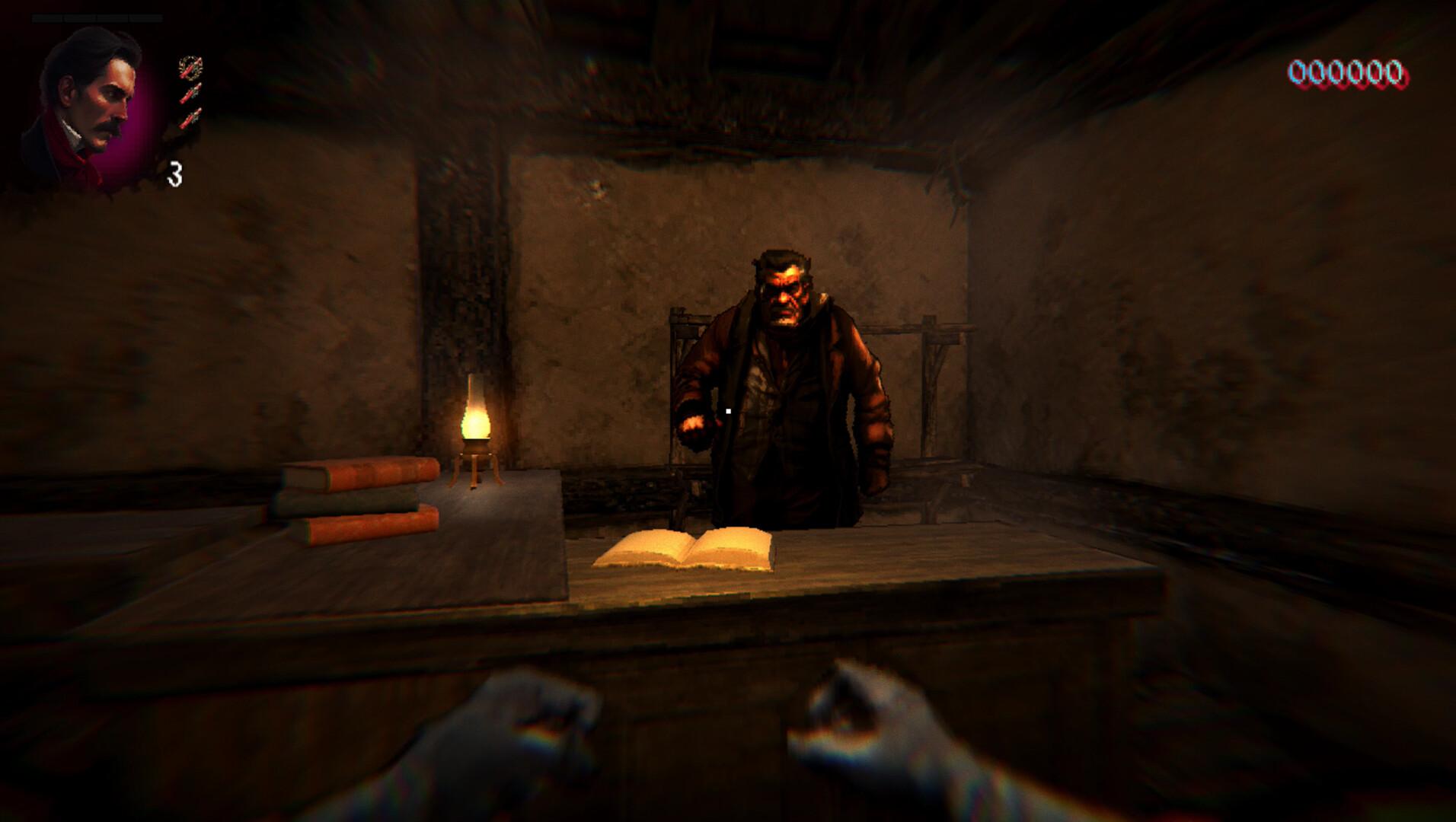Click the lives counter showing 3
This screenshot has width=1456, height=822.
click(174, 174)
